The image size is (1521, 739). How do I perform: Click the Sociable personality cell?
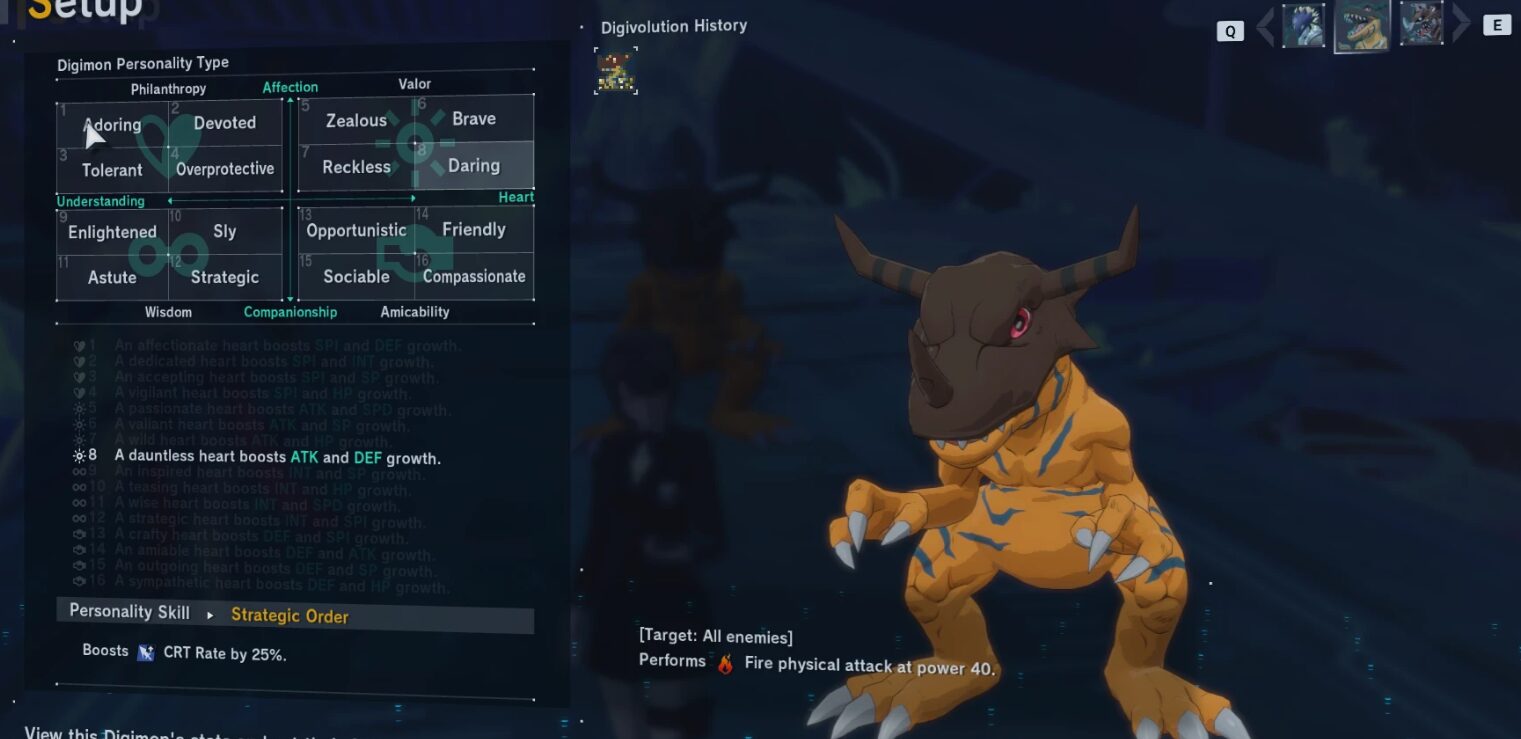pos(356,276)
